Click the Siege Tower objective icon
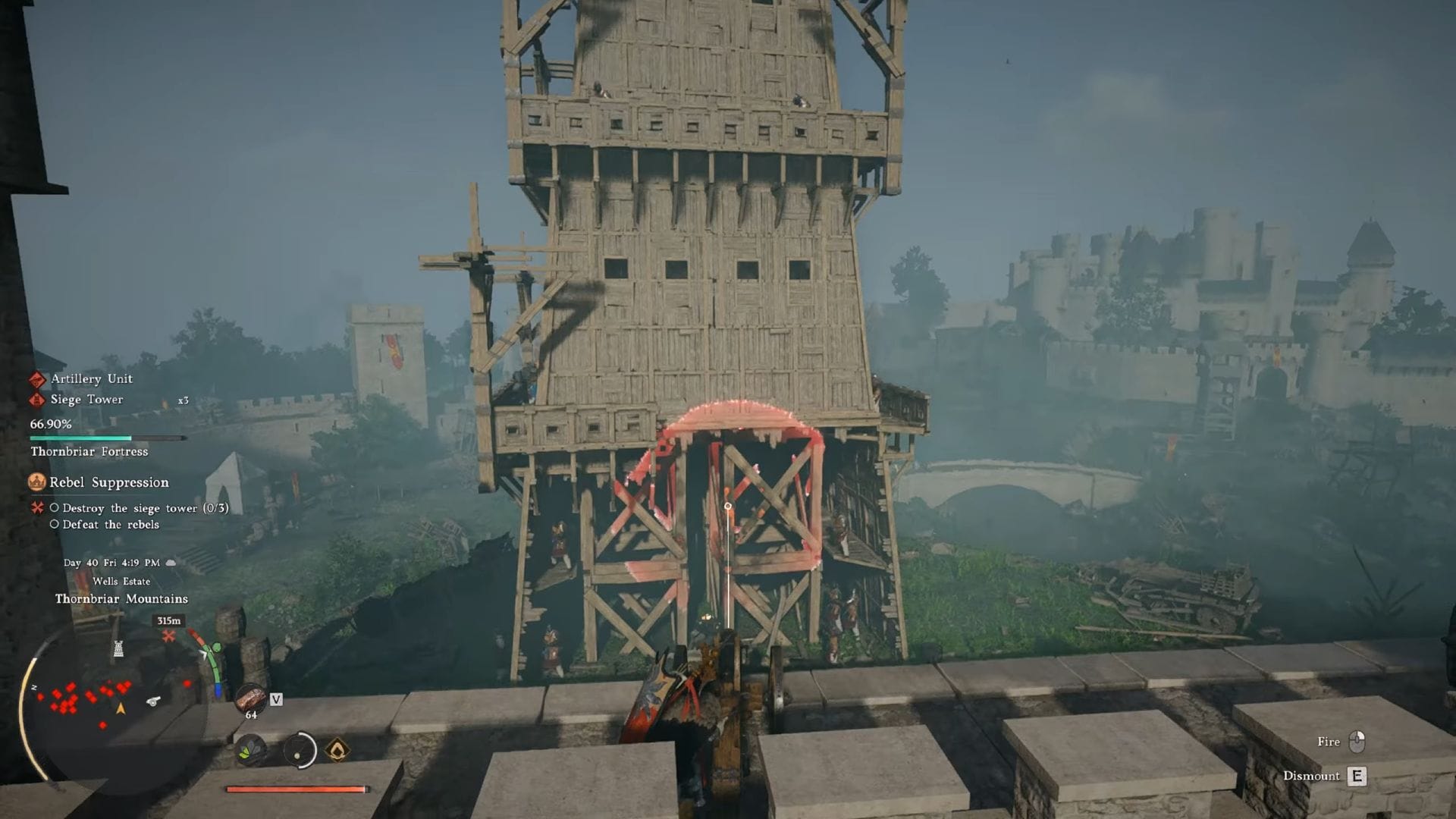 [x=38, y=400]
